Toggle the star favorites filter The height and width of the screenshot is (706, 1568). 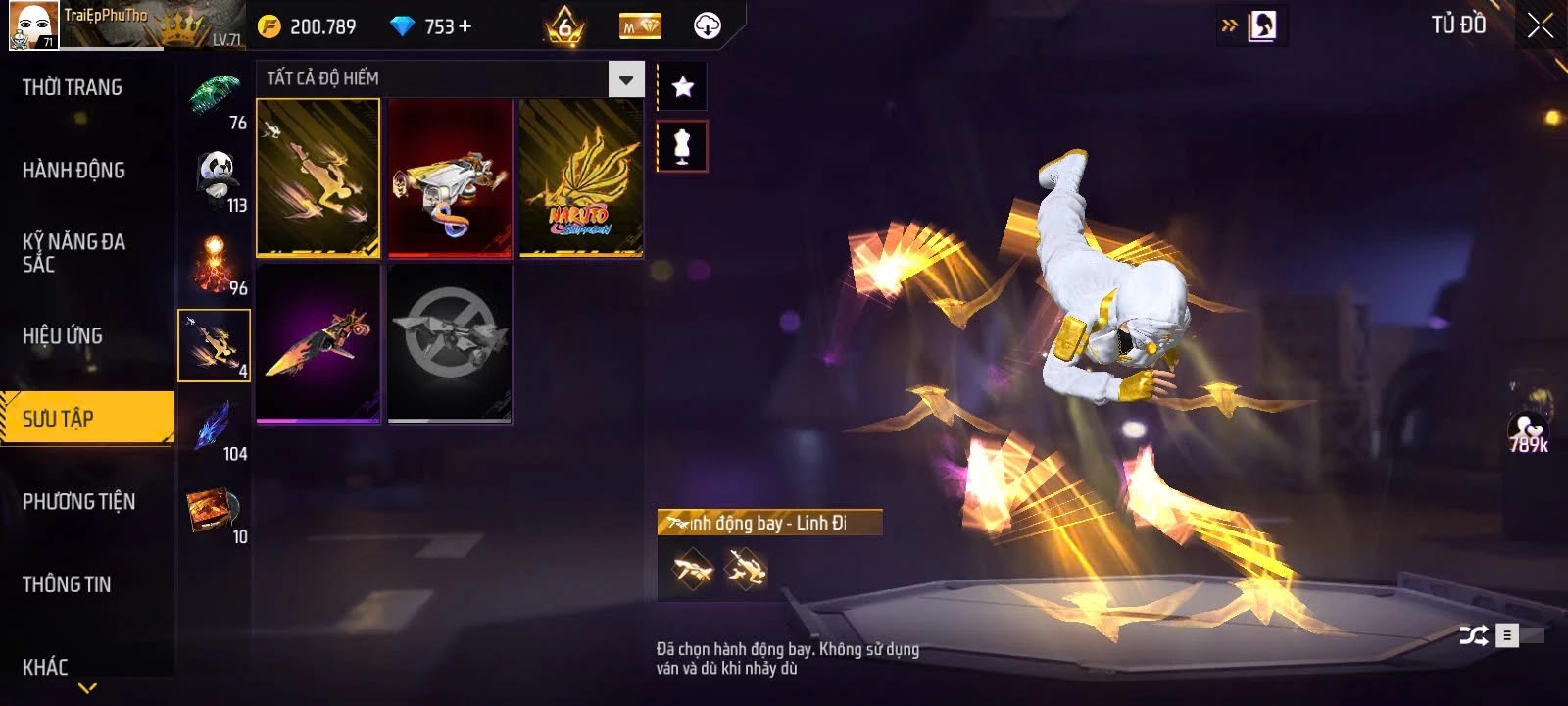pos(683,87)
